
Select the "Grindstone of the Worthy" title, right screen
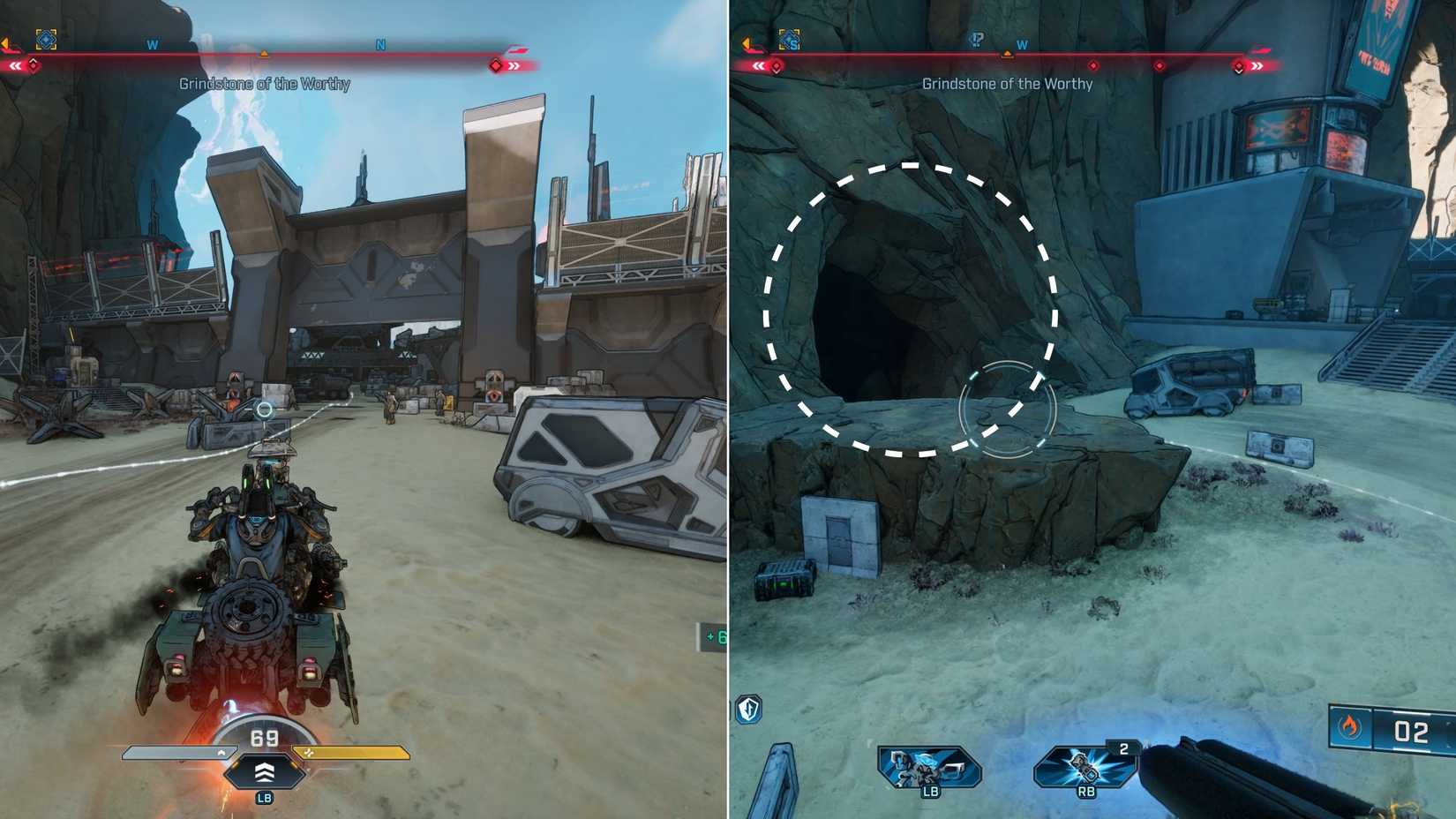[x=1008, y=85]
